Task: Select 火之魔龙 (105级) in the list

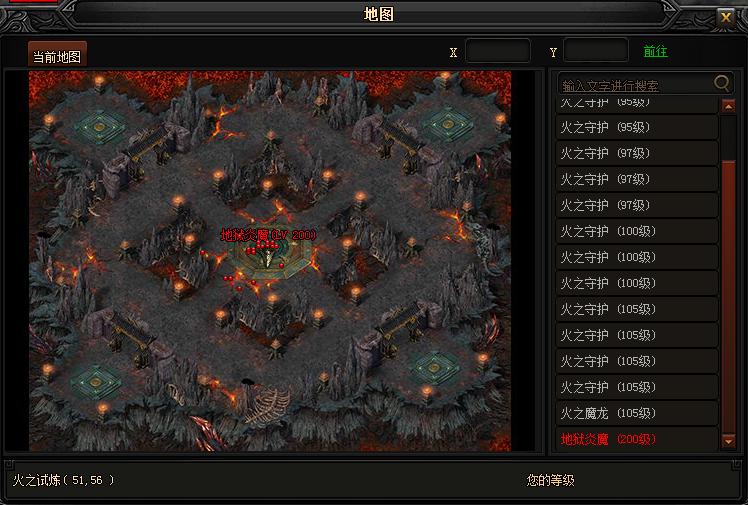Action: (x=637, y=413)
